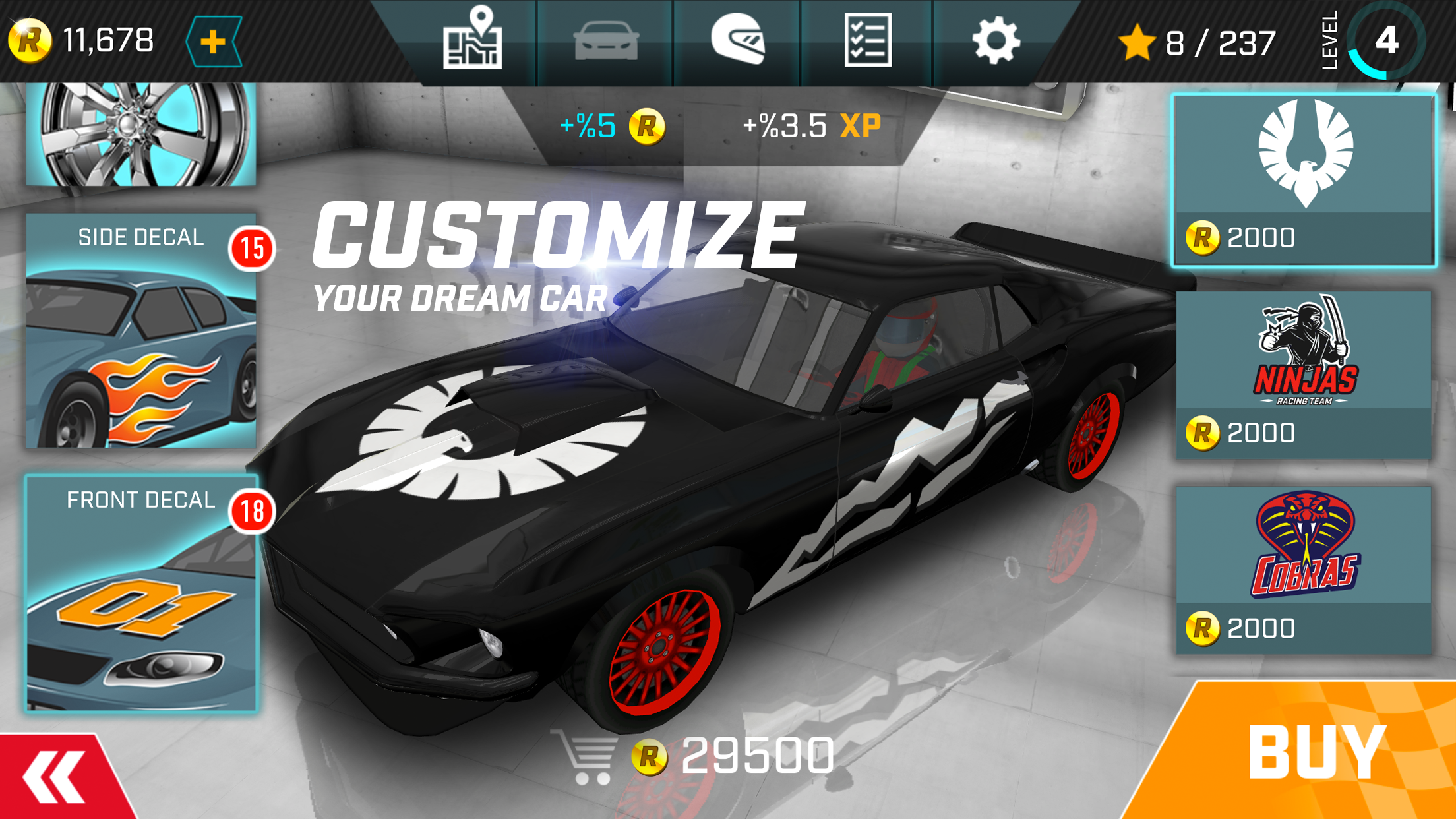
Task: Open the map selection screen
Action: point(474,42)
